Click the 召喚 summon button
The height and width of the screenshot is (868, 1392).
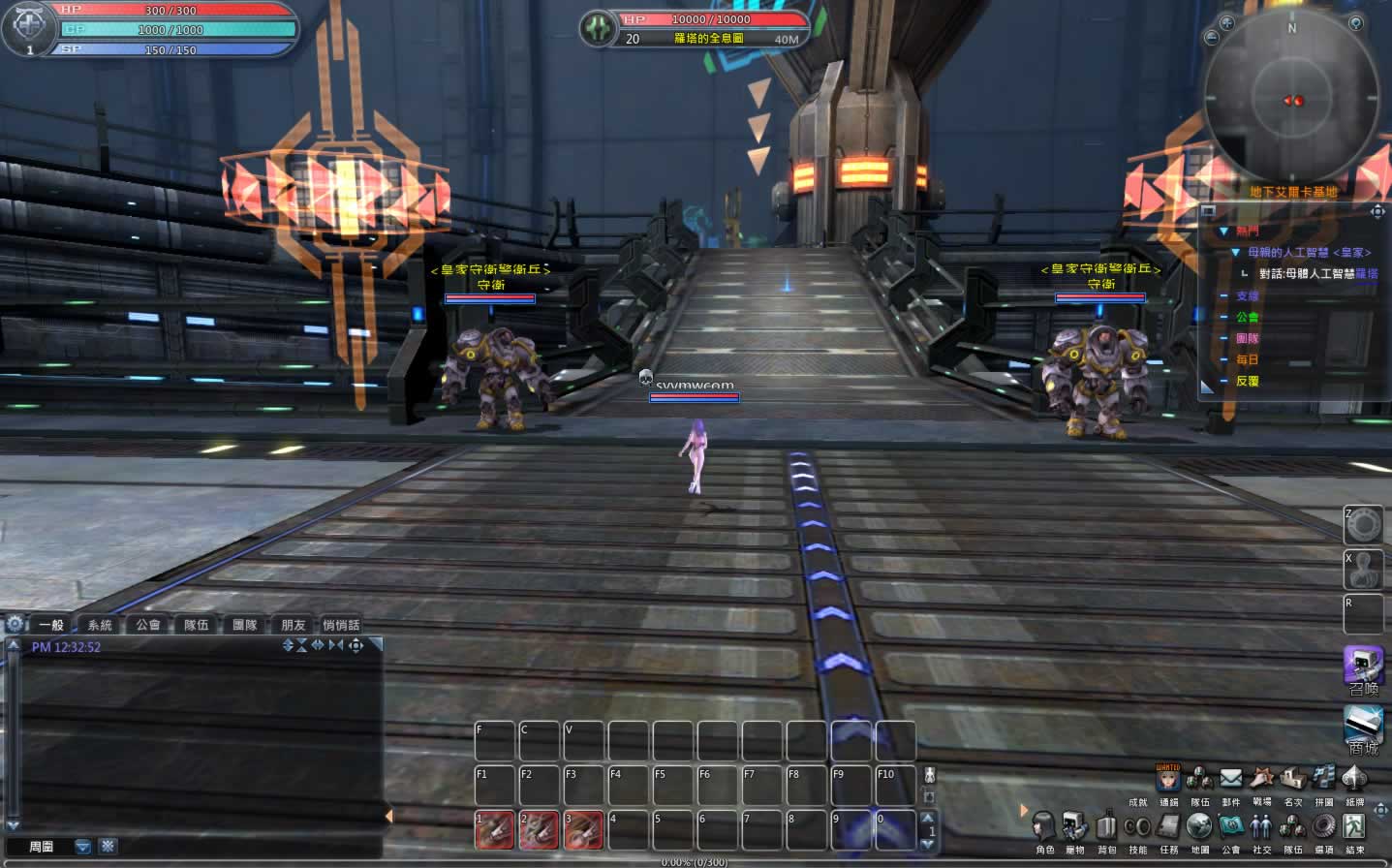click(1363, 667)
